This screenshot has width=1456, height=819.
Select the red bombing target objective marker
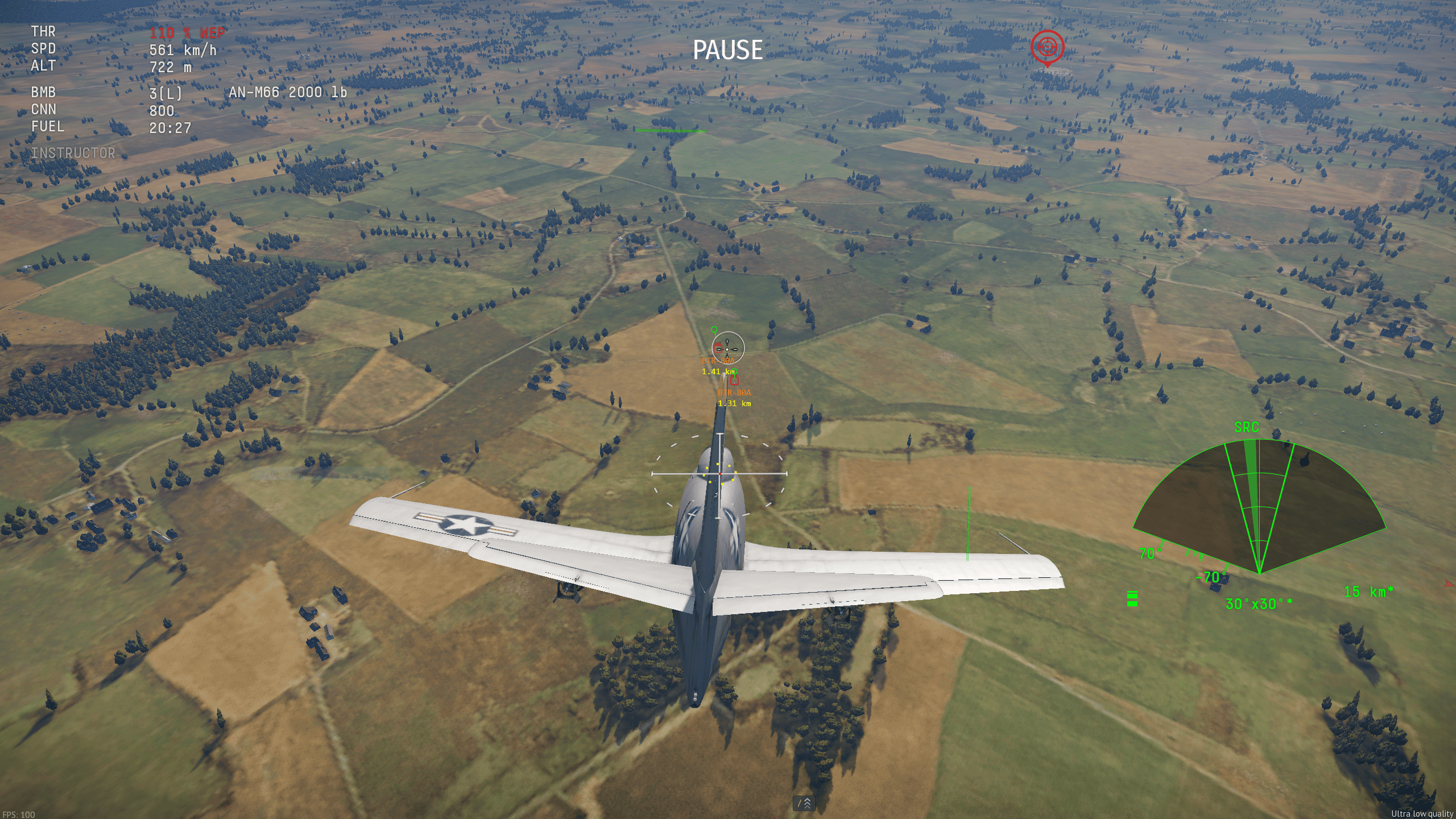click(1047, 48)
